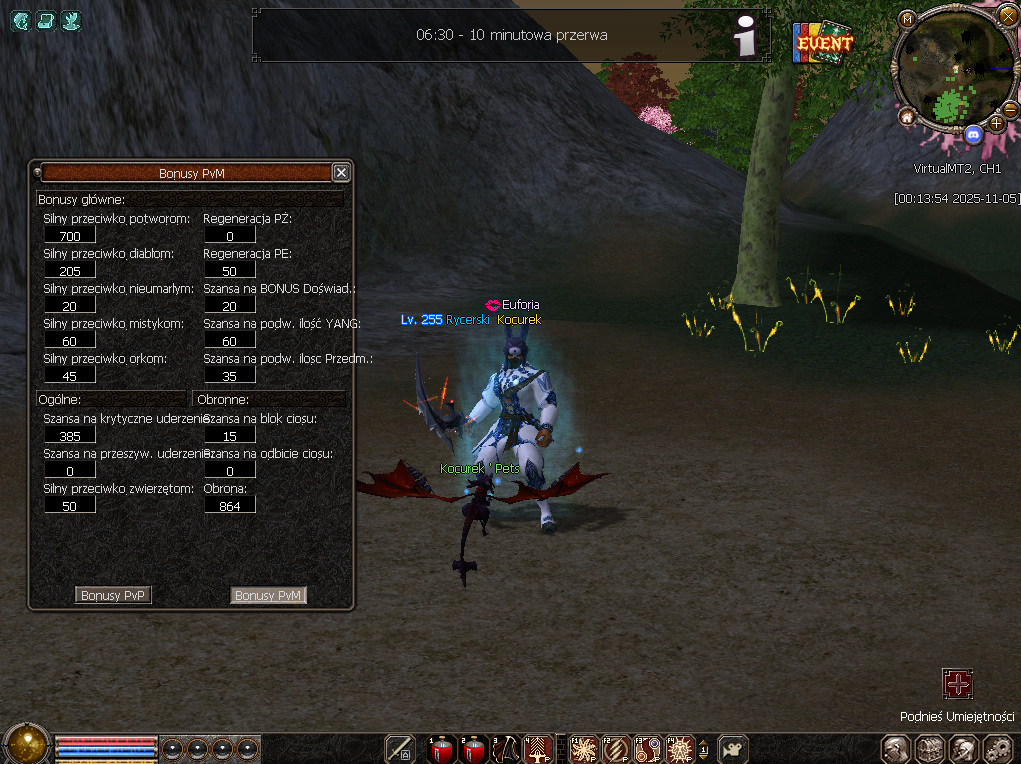This screenshot has height=764, width=1021.
Task: Close the Bonusy PvM window
Action: 341,173
